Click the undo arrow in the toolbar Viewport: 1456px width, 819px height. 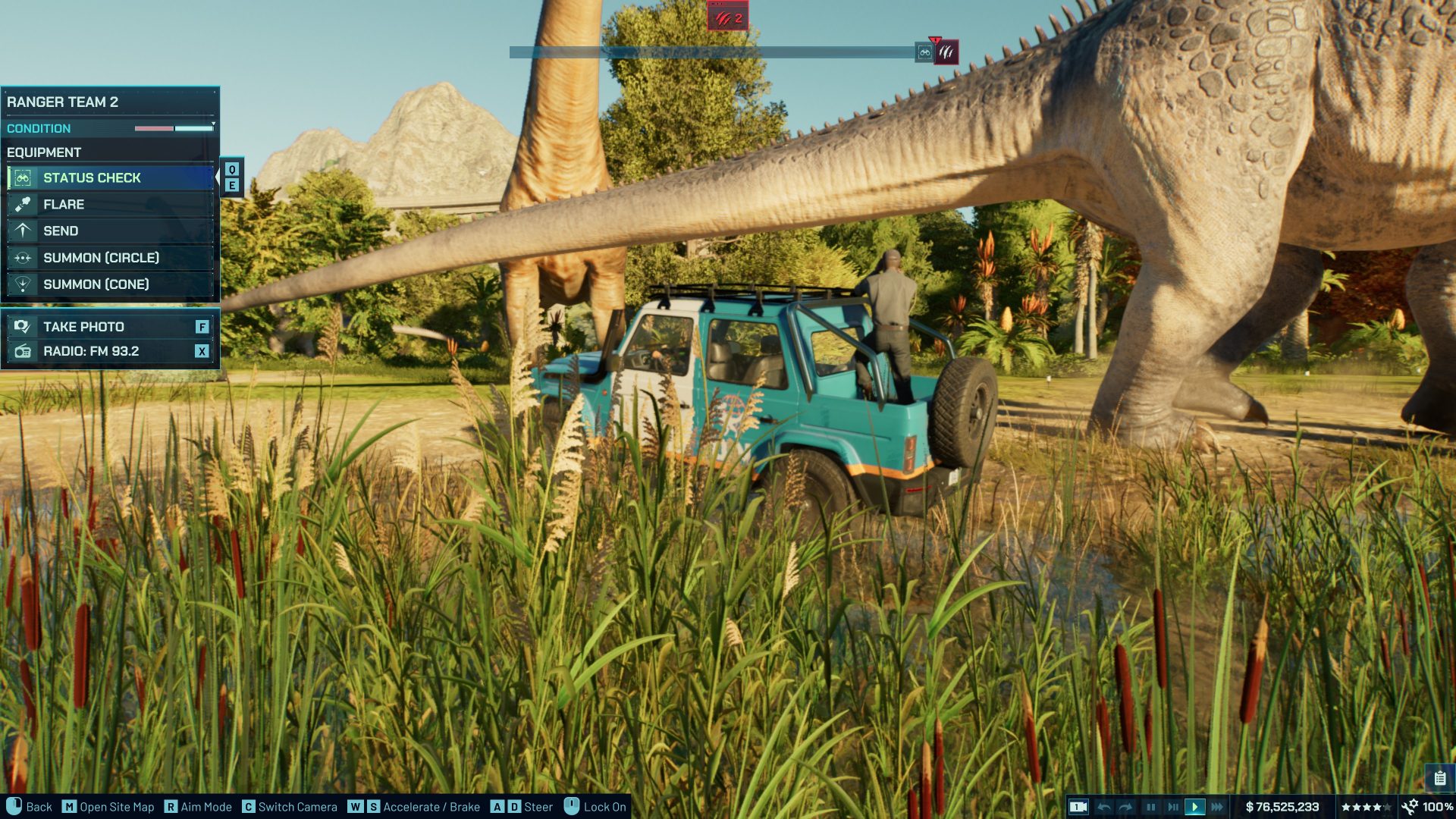click(1105, 806)
